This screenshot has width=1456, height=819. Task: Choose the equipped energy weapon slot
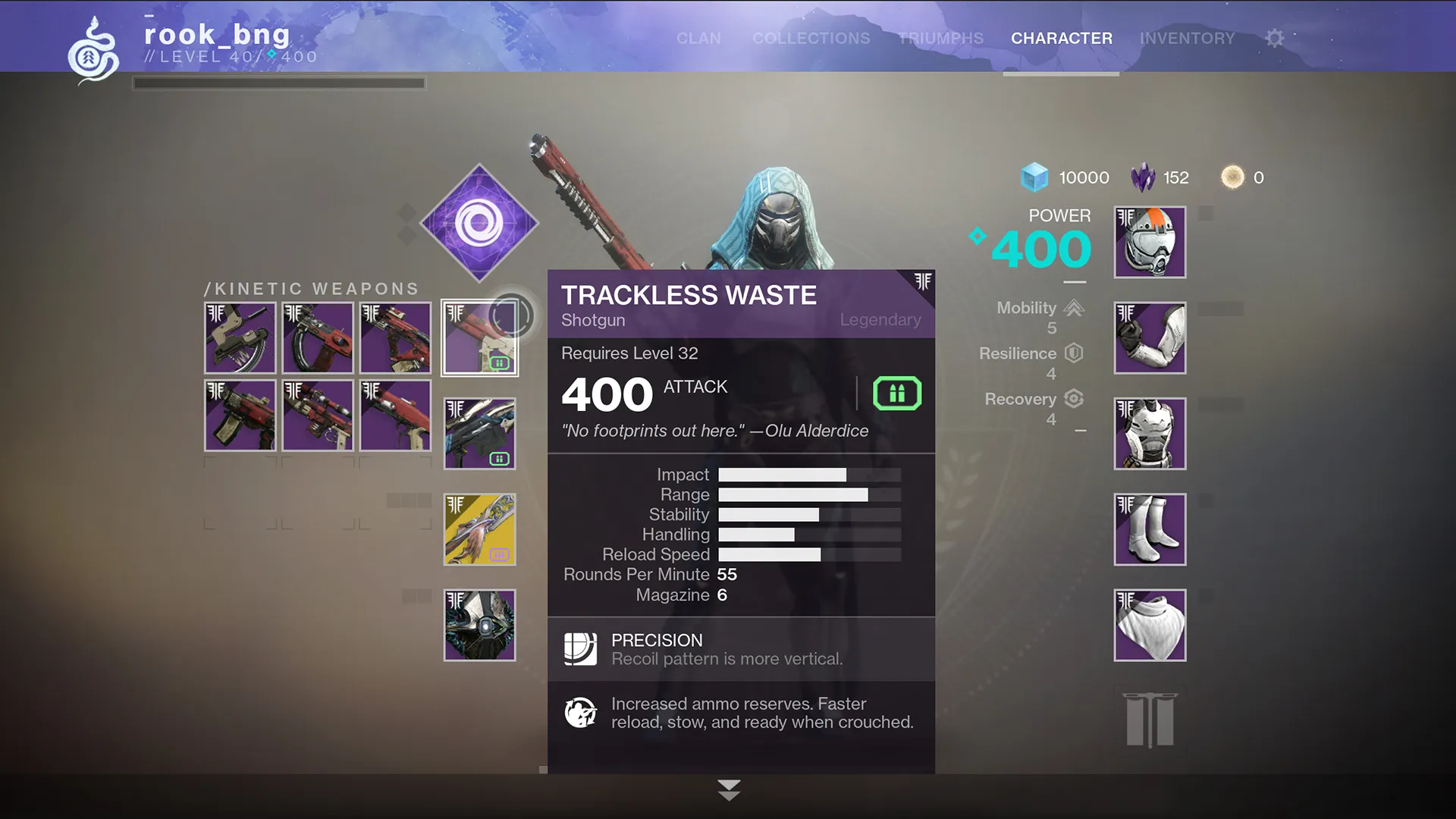479,434
